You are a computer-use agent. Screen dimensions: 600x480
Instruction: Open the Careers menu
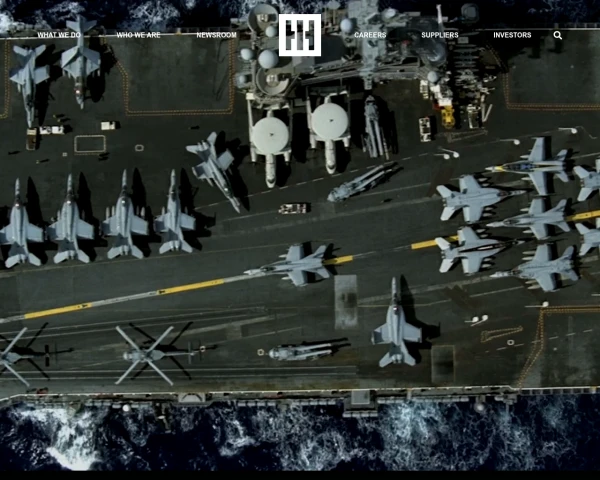point(370,35)
